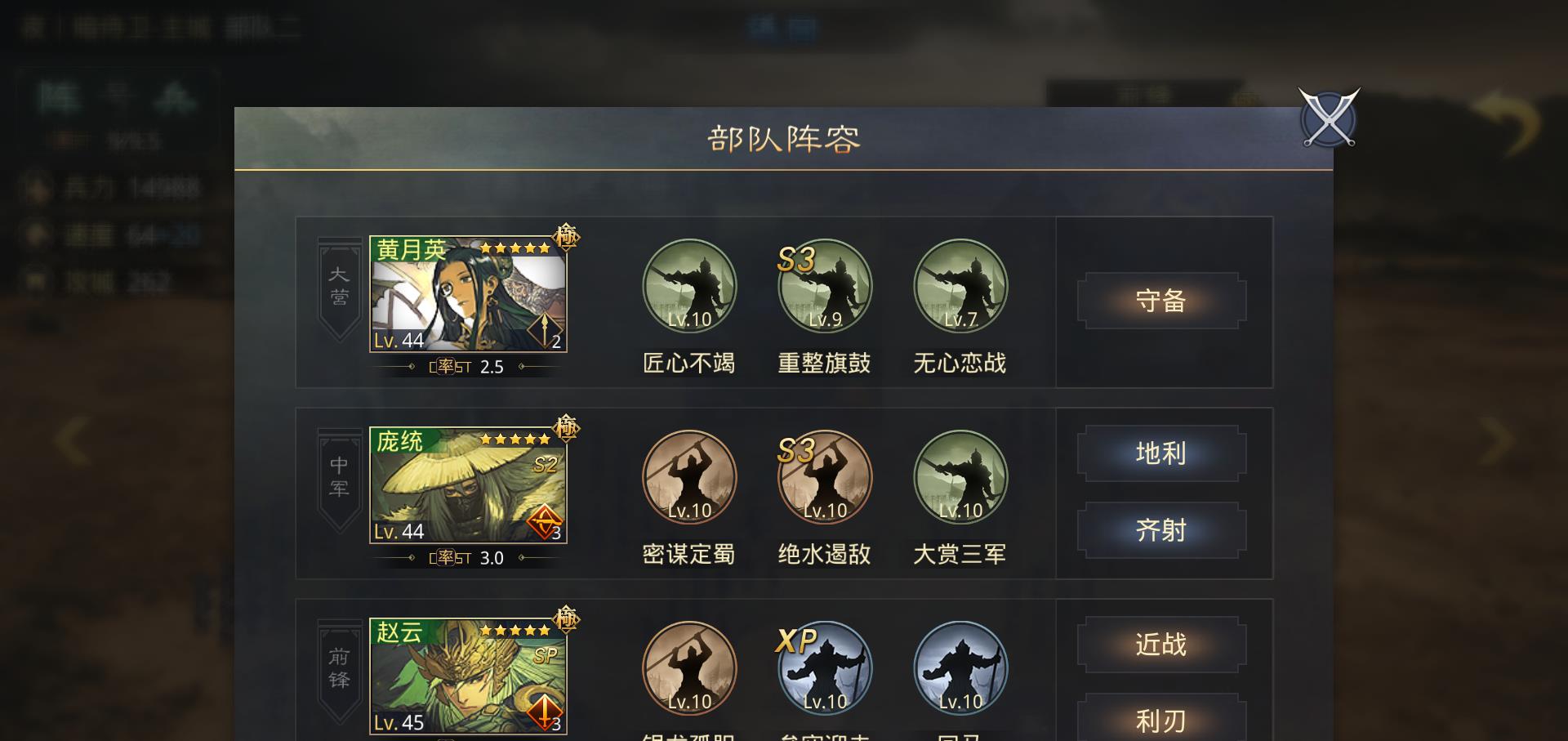The image size is (1568, 741).
Task: Select 庞统's 密谋定蜀 skill icon
Action: click(690, 479)
